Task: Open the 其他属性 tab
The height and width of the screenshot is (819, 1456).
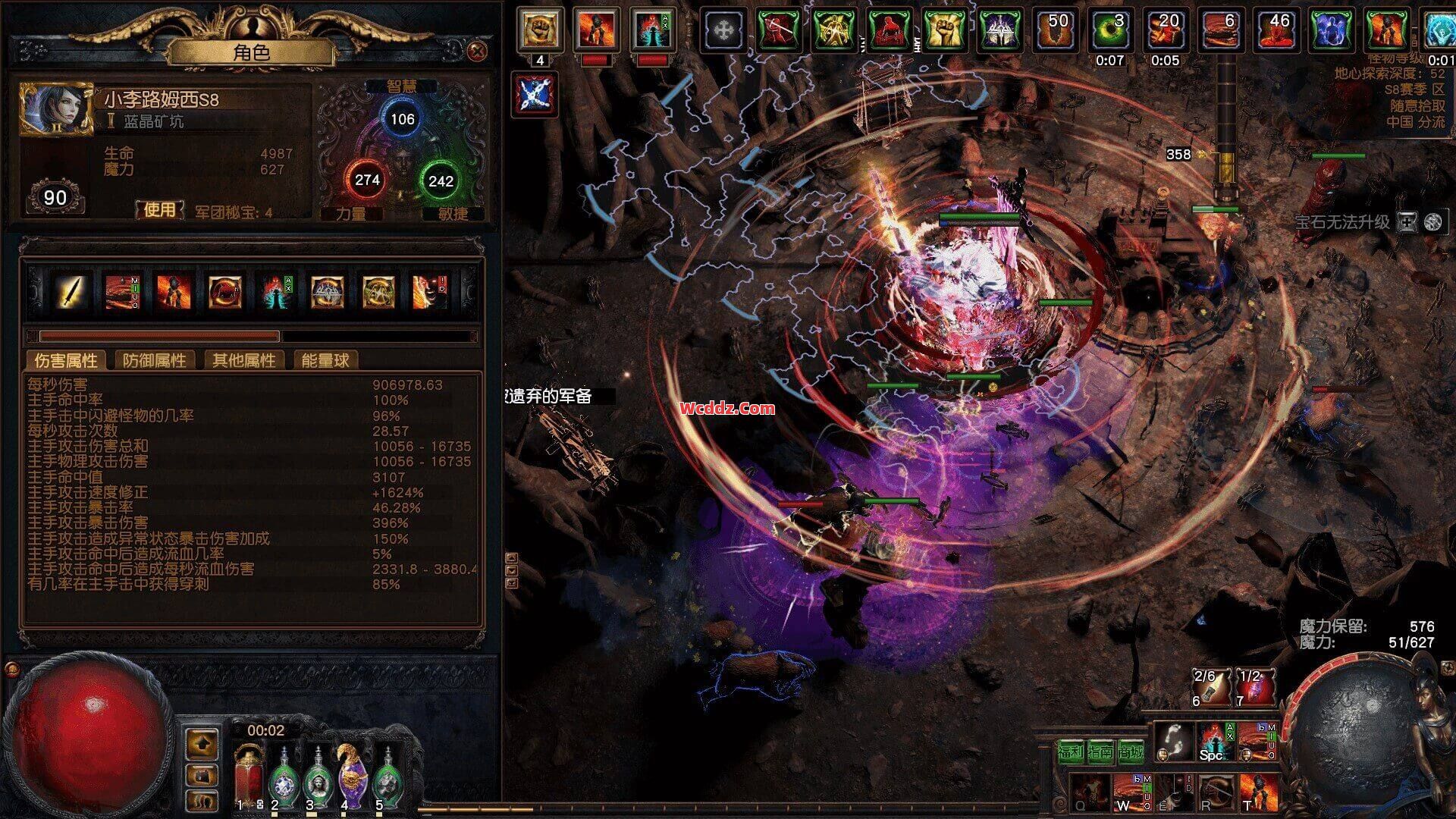Action: coord(243,360)
